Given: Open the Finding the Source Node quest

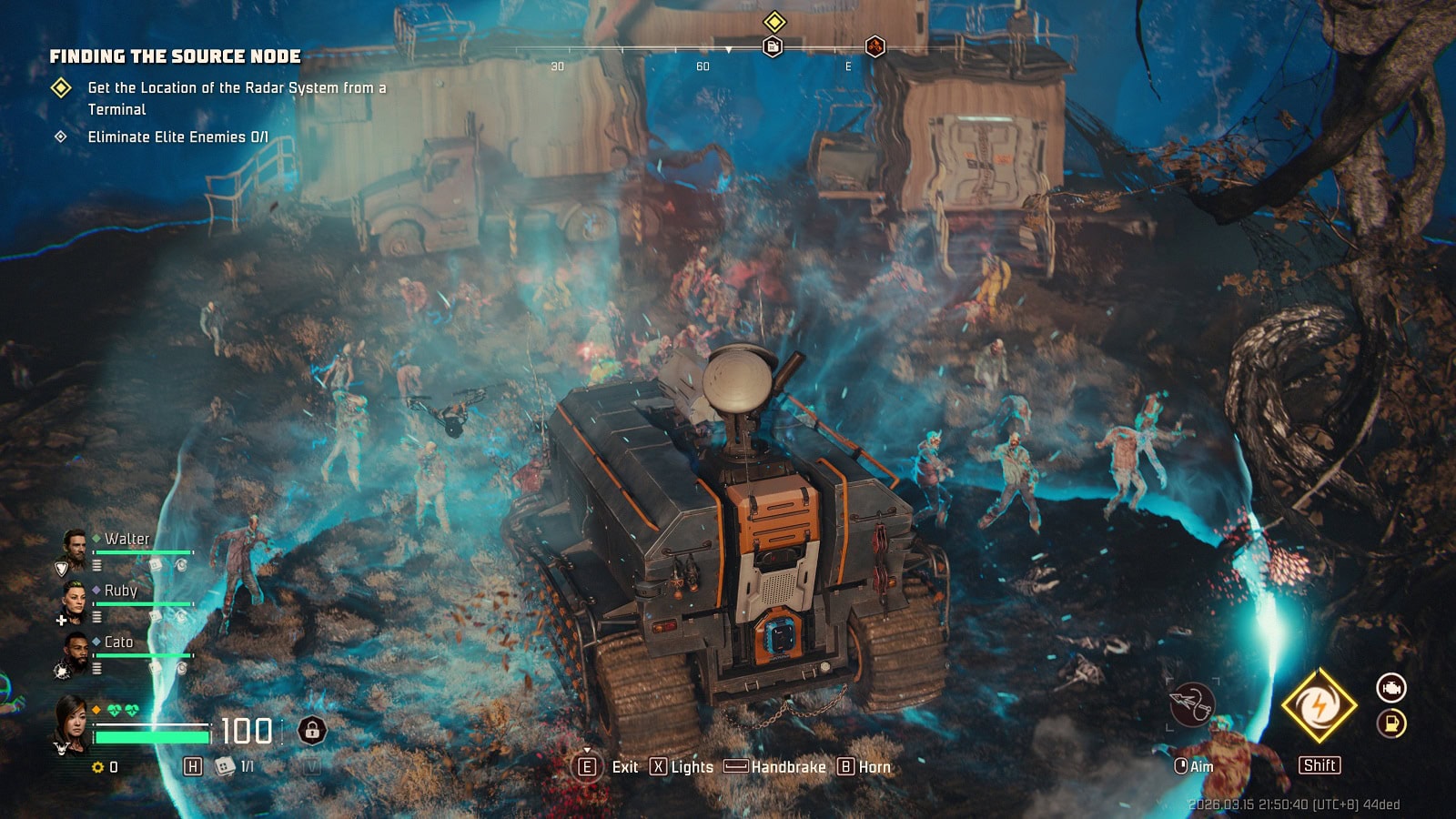Looking at the screenshot, I should click(175, 56).
